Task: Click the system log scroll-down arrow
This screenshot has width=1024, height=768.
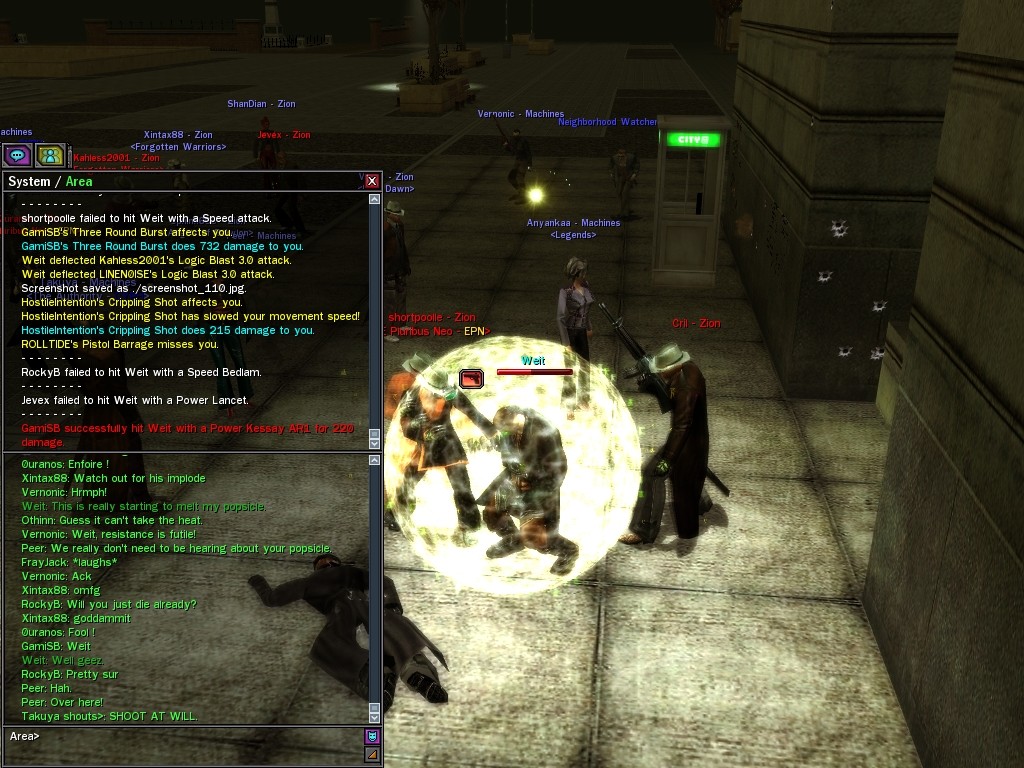Action: point(375,441)
